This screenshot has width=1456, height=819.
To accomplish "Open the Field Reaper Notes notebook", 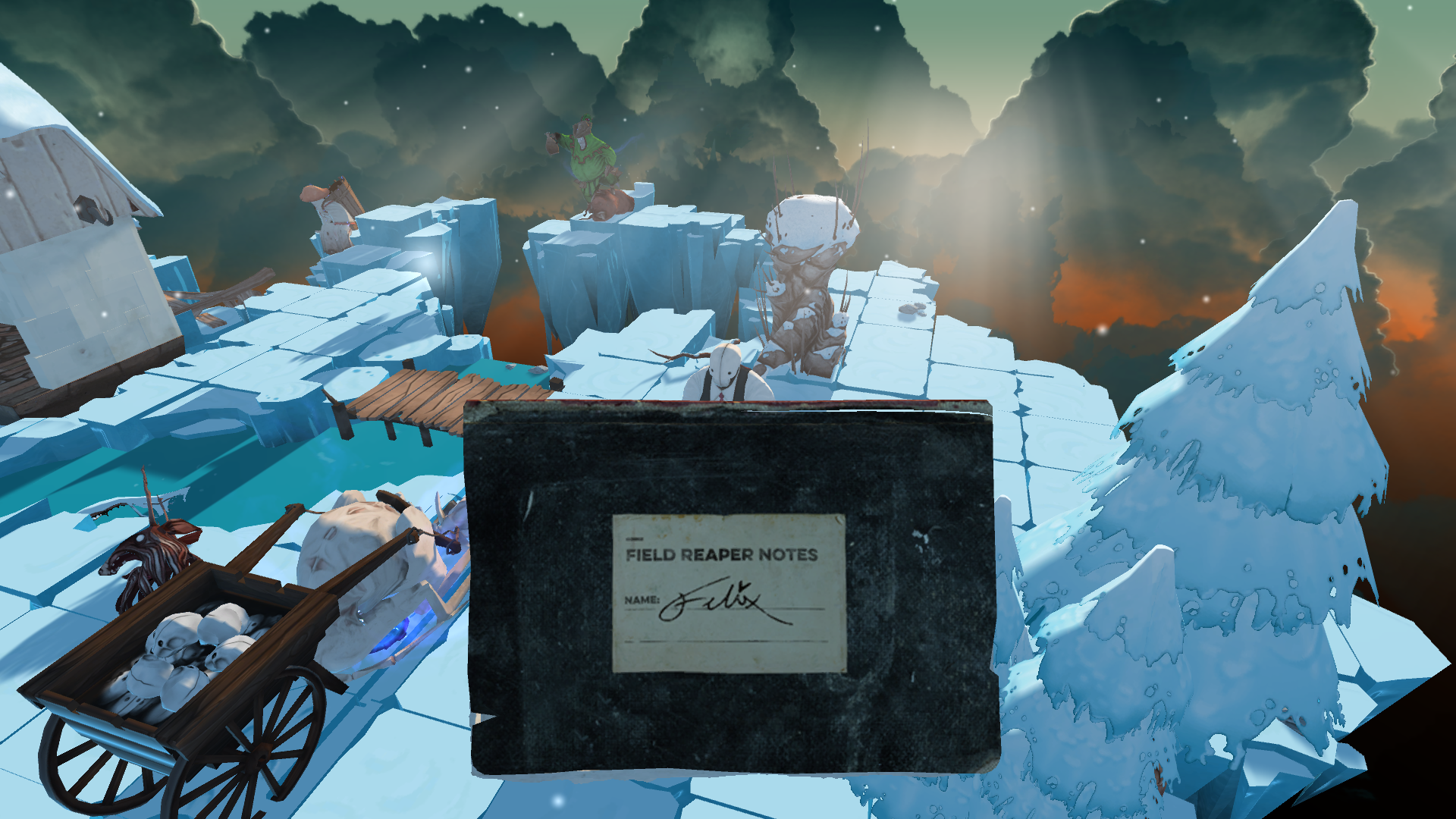I will pos(729,588).
